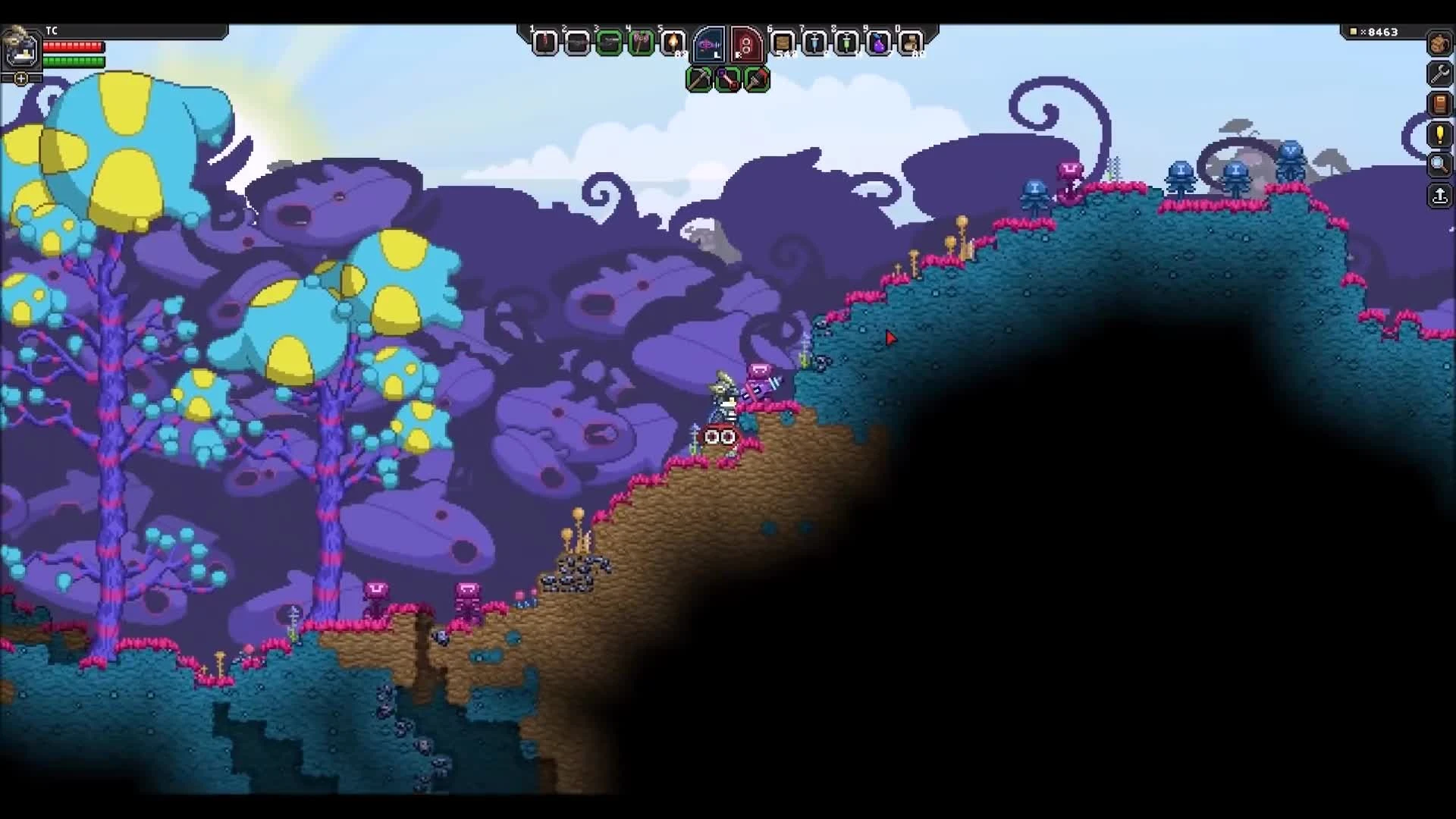Click the character nameplate labeled TC

[52, 31]
